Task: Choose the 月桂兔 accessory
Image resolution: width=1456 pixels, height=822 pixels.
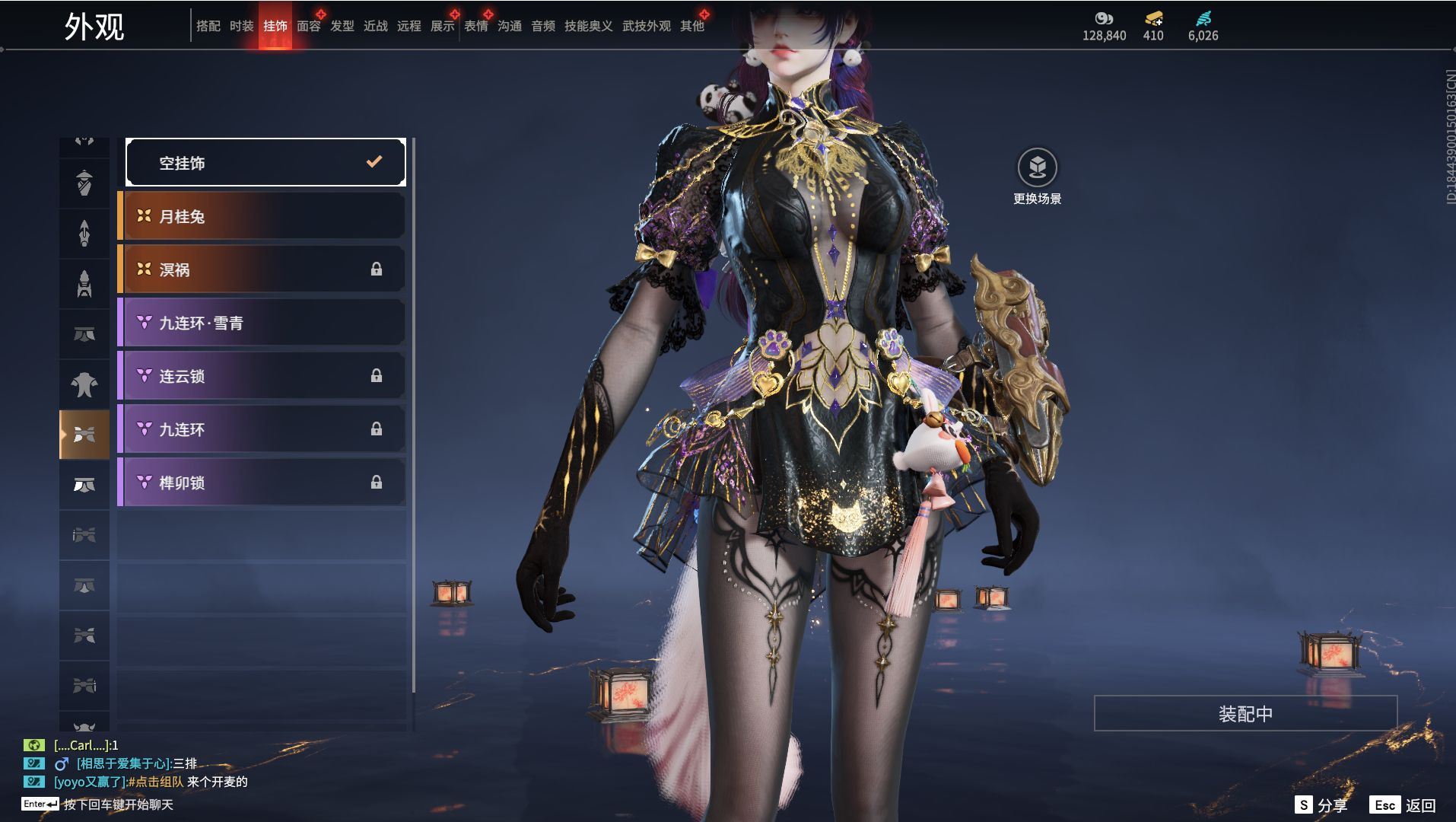Action: coord(262,216)
